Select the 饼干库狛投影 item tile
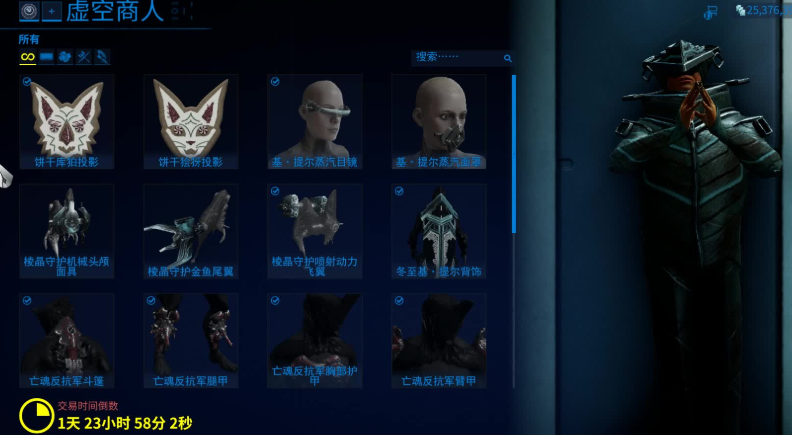 pyautogui.click(x=66, y=121)
